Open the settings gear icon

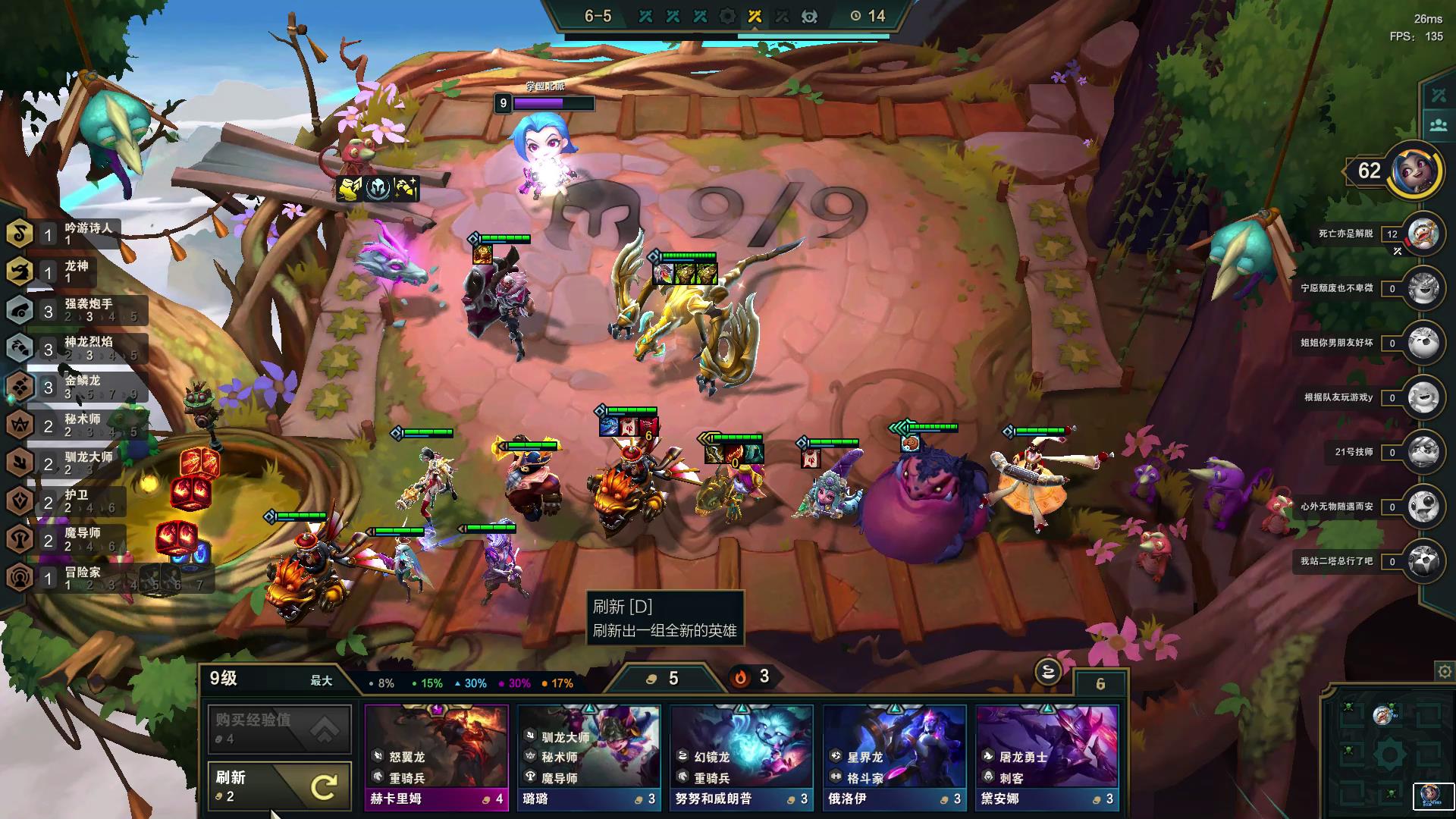(1444, 671)
